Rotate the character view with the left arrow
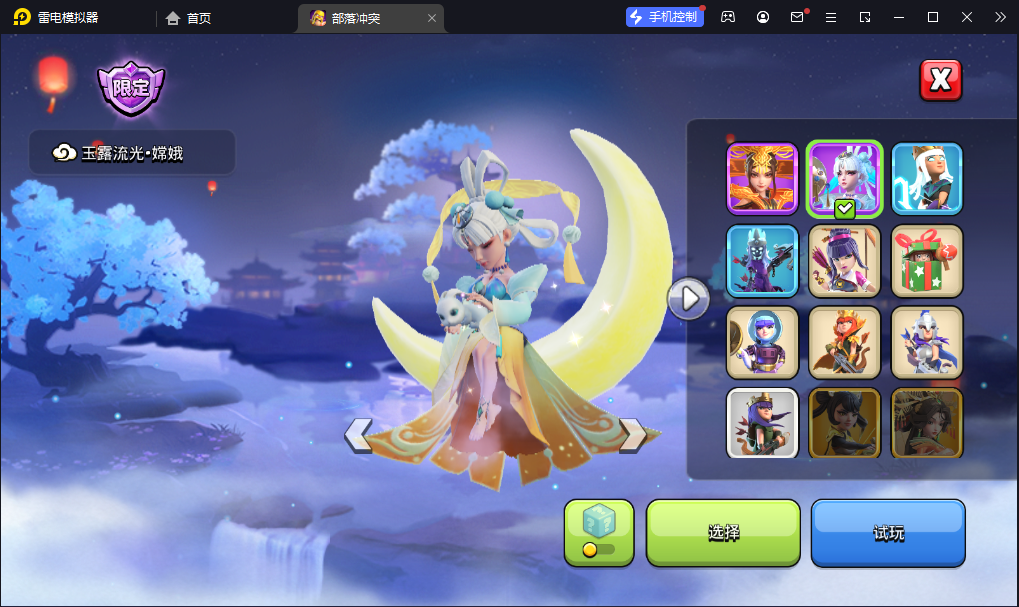 pos(358,434)
